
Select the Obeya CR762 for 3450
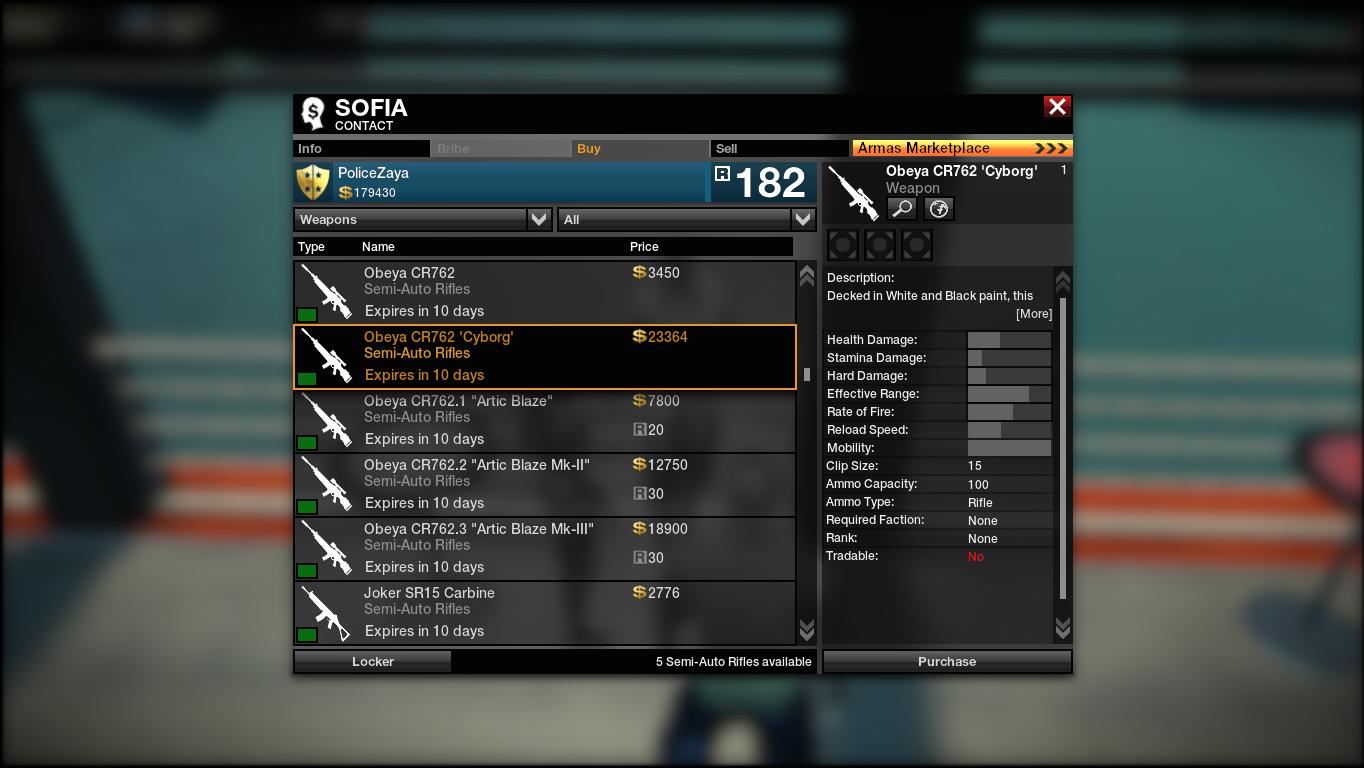pyautogui.click(x=545, y=292)
